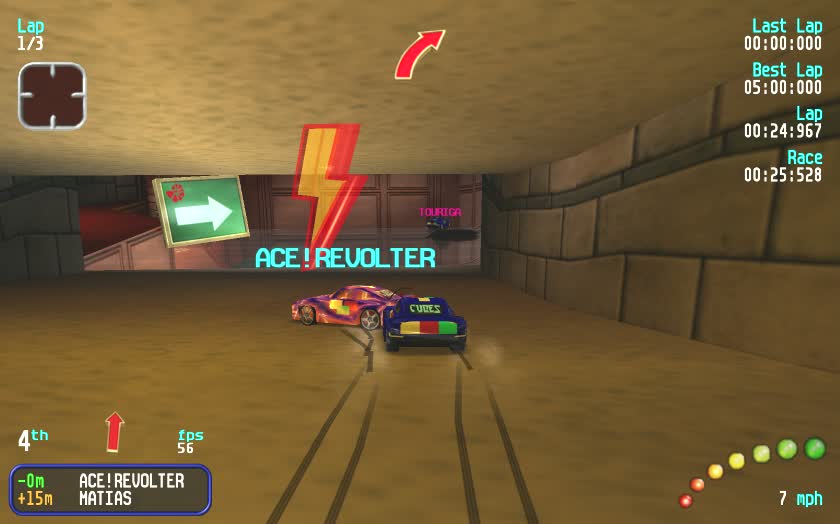Screen dimensions: 840x524
Task: Select the empty pickup weapon slot
Action: tap(52, 96)
